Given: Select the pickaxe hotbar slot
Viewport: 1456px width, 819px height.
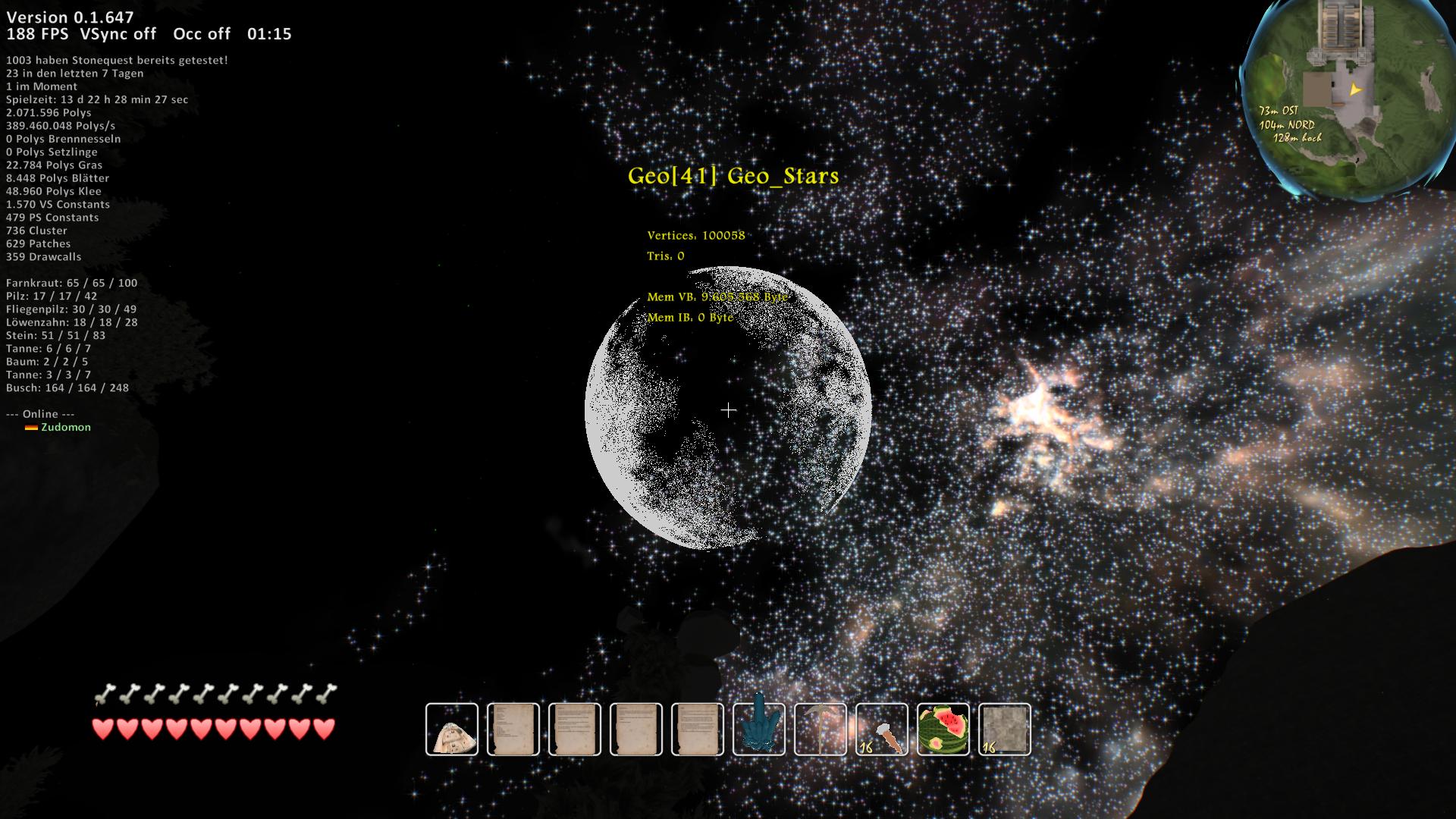Looking at the screenshot, I should click(821, 730).
